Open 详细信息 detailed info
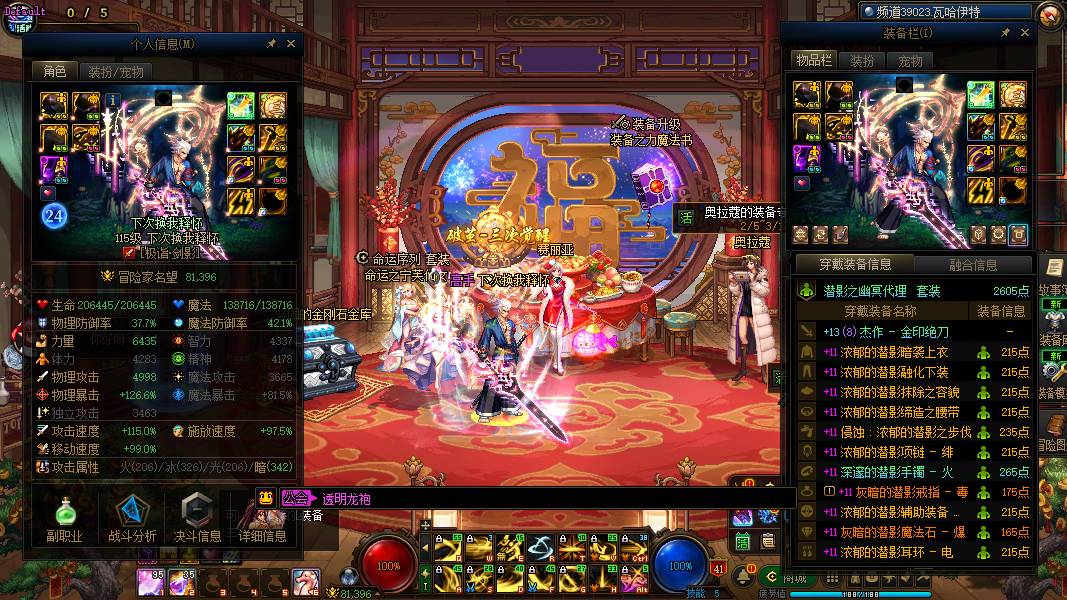1067x600 pixels. point(262,520)
